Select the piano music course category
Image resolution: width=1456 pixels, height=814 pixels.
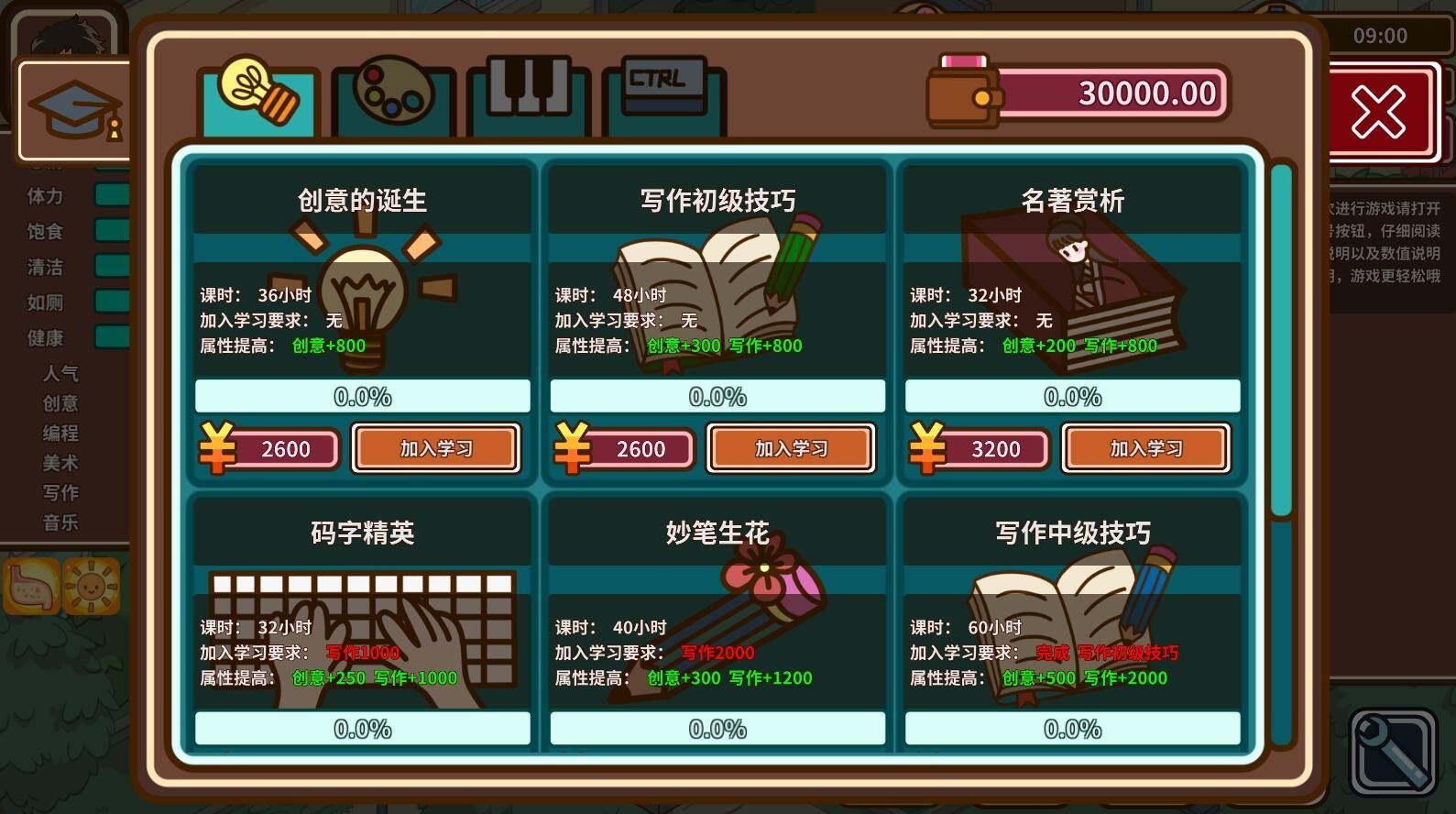pyautogui.click(x=525, y=94)
